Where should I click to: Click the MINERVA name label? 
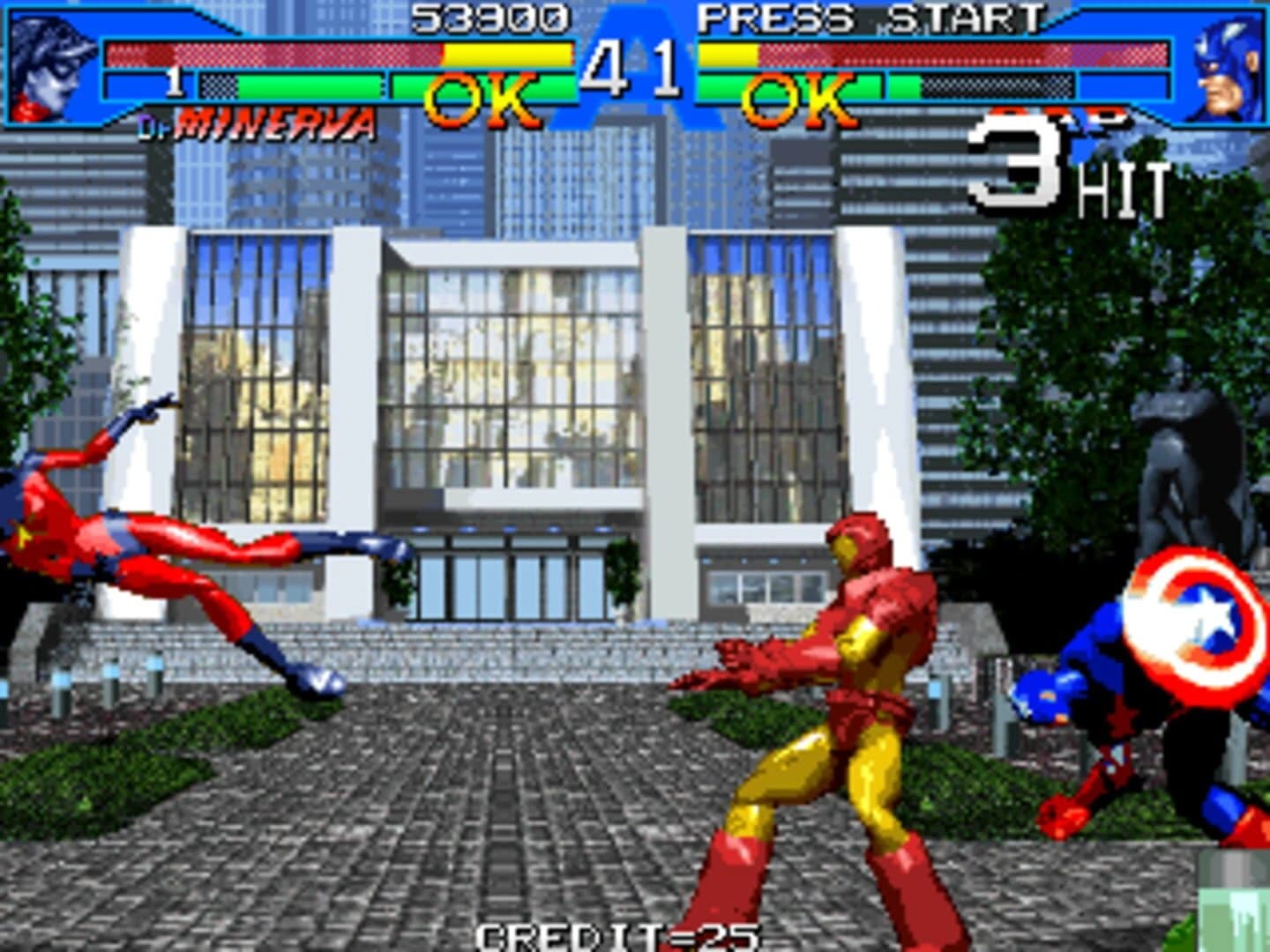tap(273, 123)
